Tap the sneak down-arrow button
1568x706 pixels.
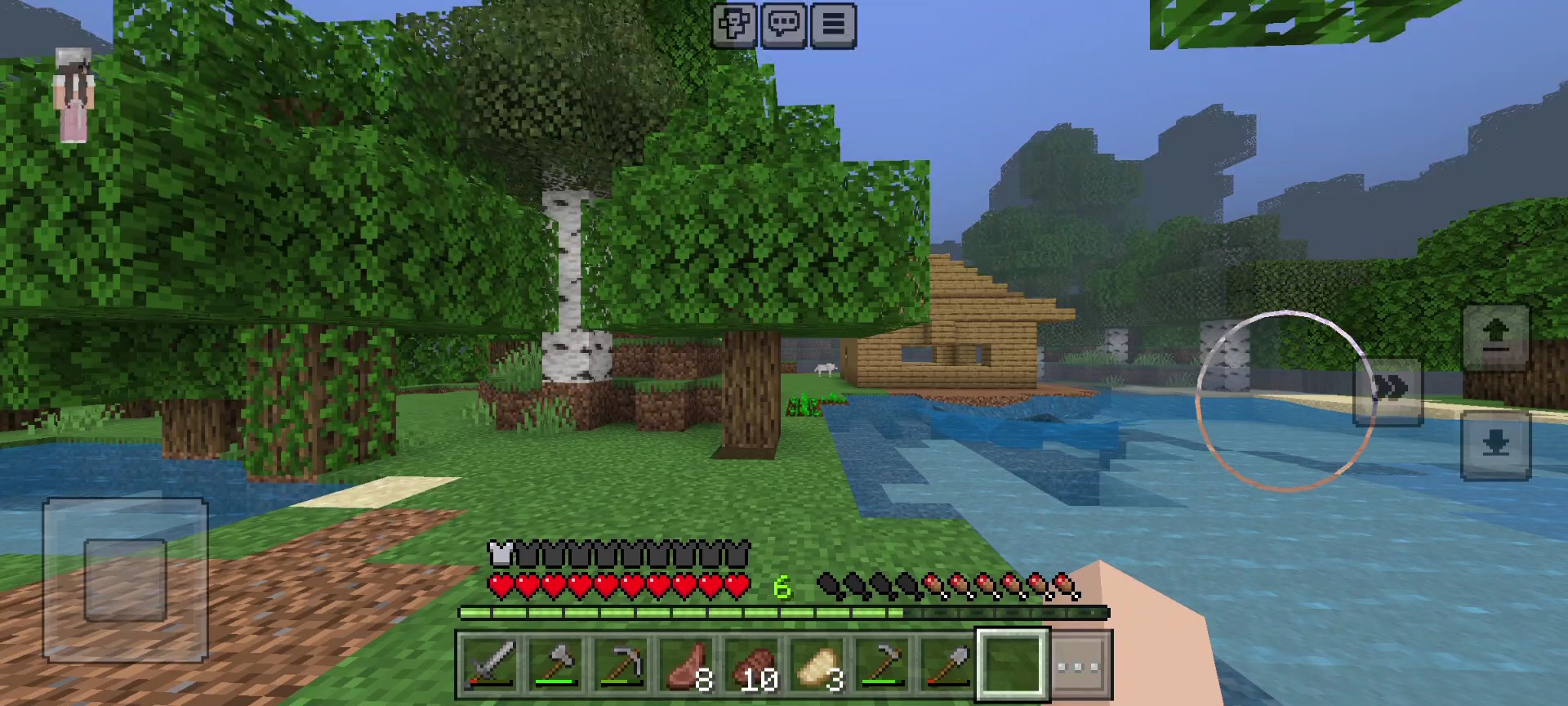(1495, 445)
